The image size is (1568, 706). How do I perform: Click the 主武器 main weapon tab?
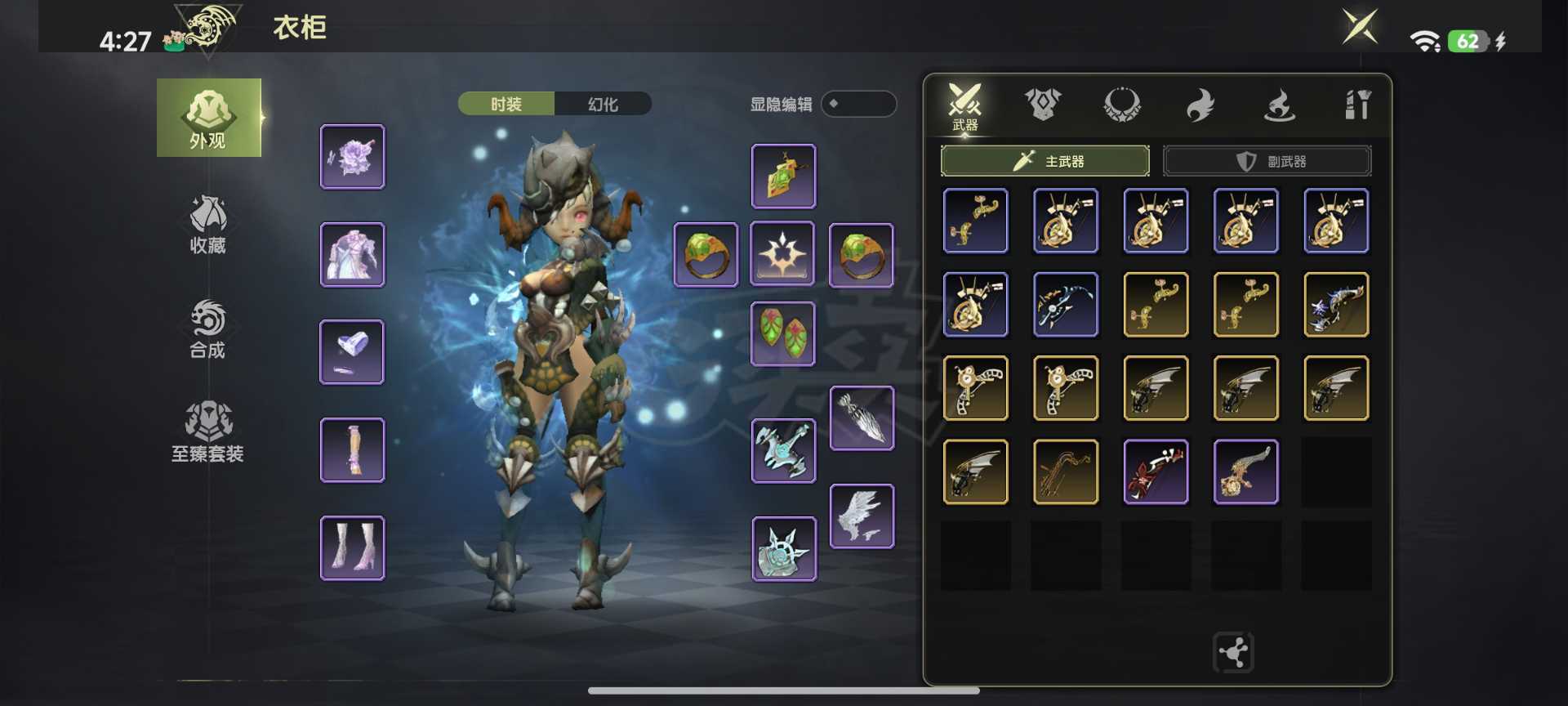click(1045, 161)
